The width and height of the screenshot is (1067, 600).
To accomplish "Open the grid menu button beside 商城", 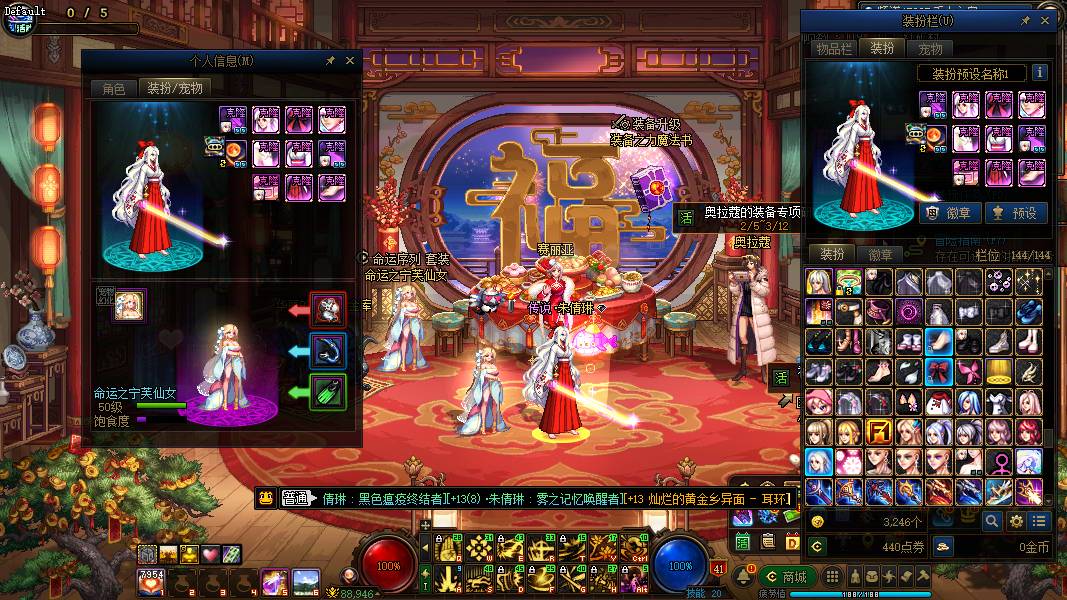I will (x=830, y=576).
